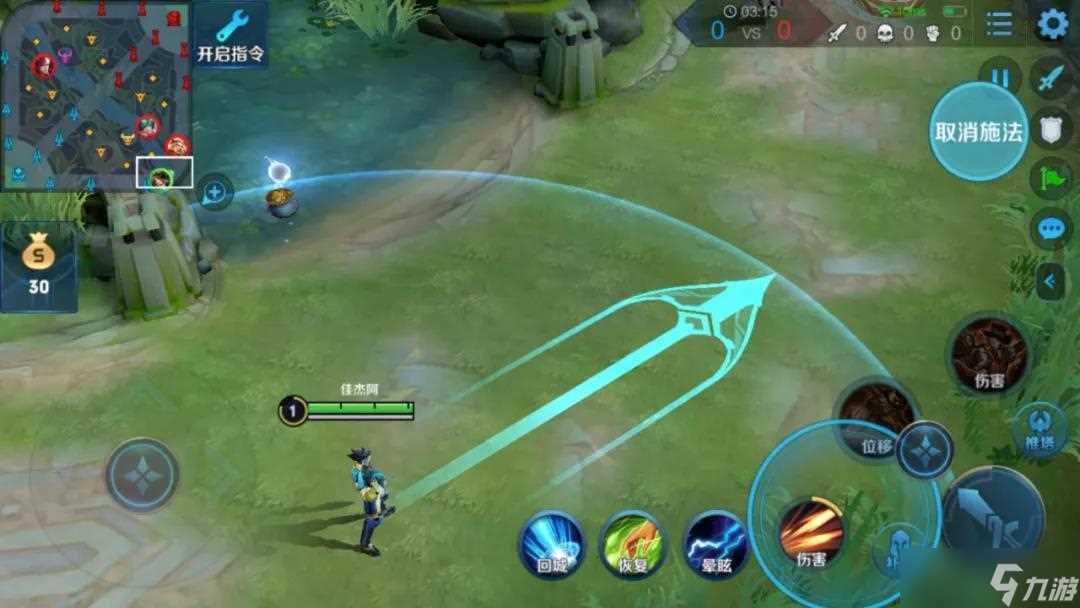Select the 推塔 tower attack button

tap(1041, 430)
